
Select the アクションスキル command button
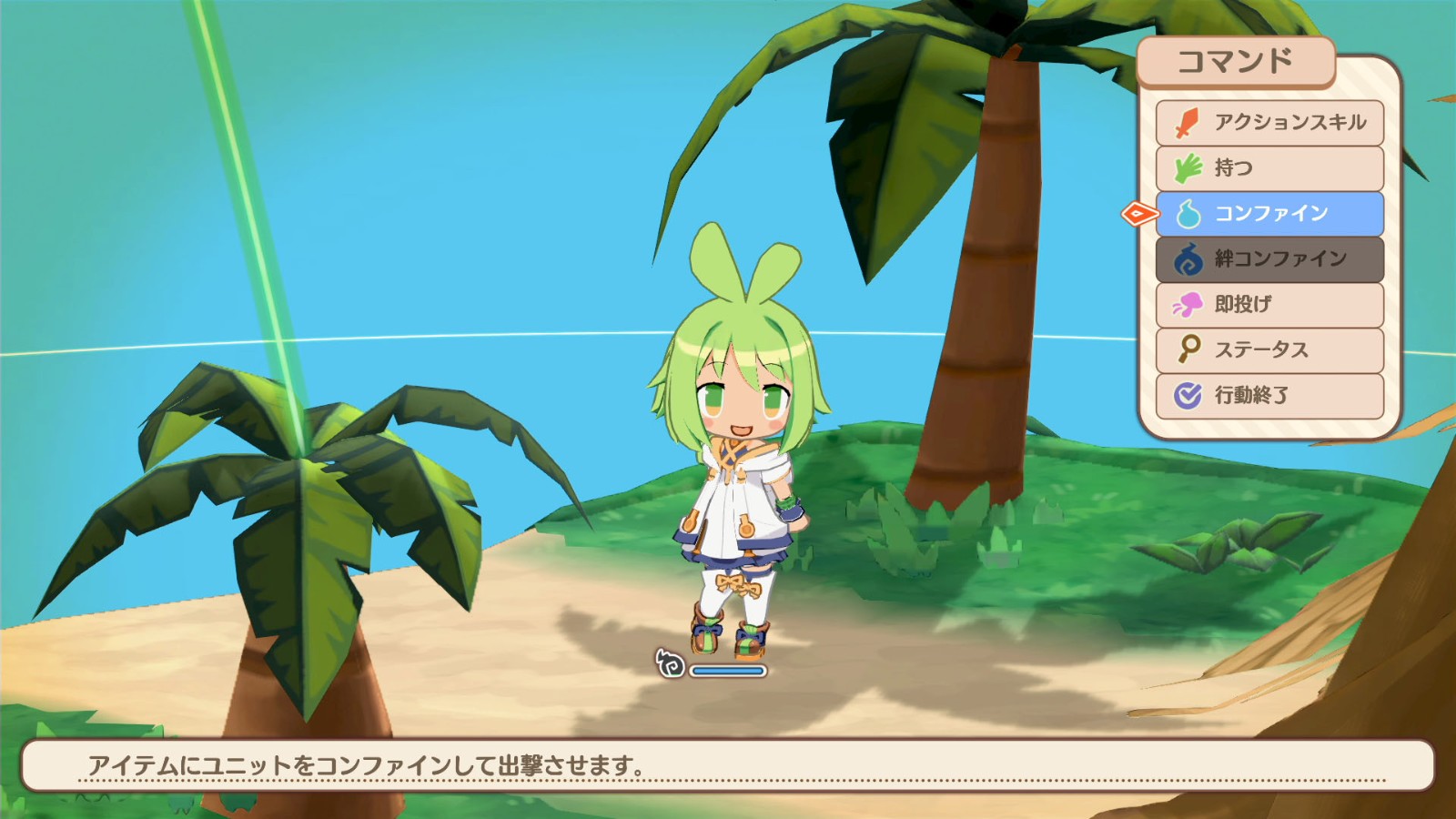point(1274,123)
